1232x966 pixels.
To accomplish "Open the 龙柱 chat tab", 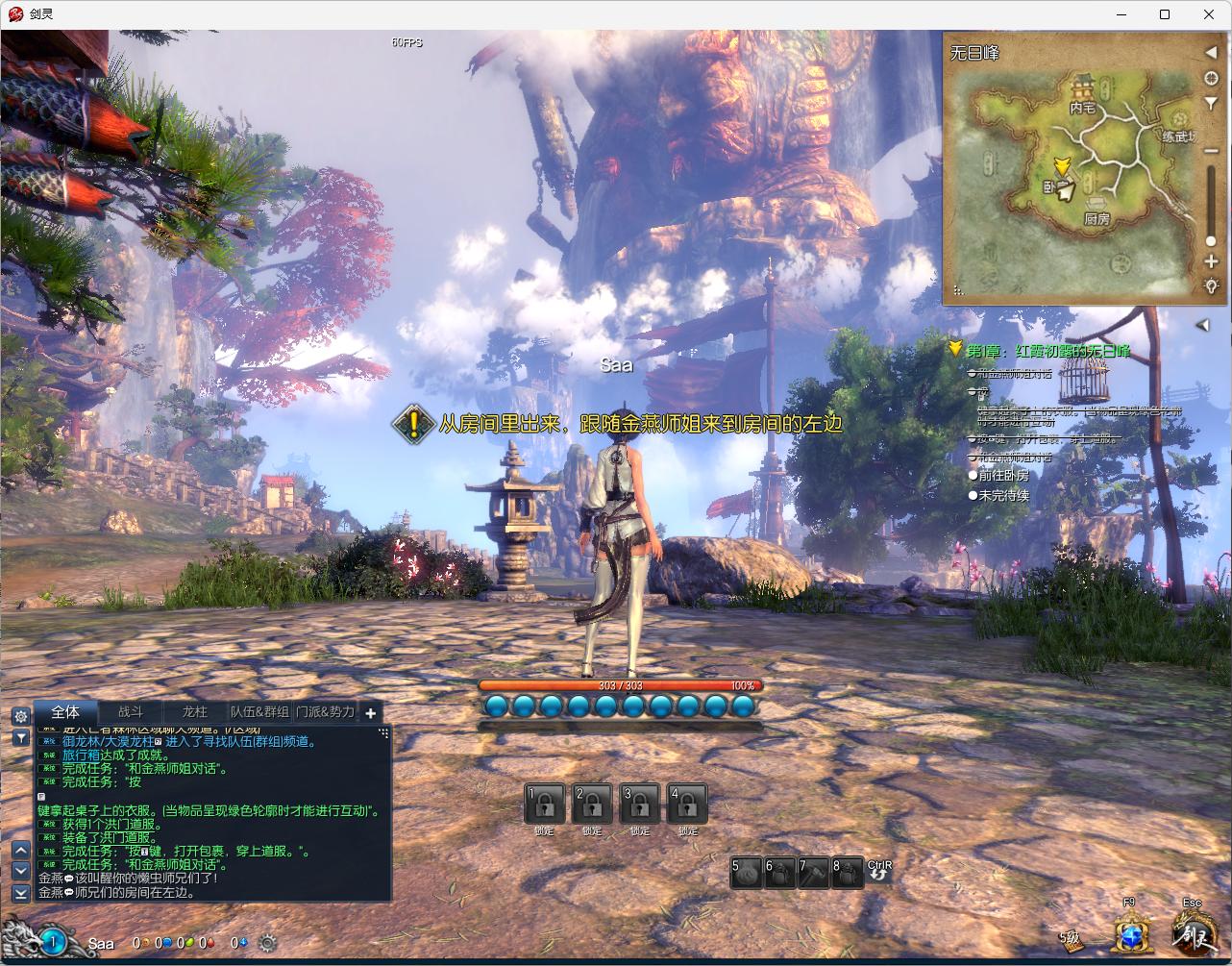I will tap(194, 712).
